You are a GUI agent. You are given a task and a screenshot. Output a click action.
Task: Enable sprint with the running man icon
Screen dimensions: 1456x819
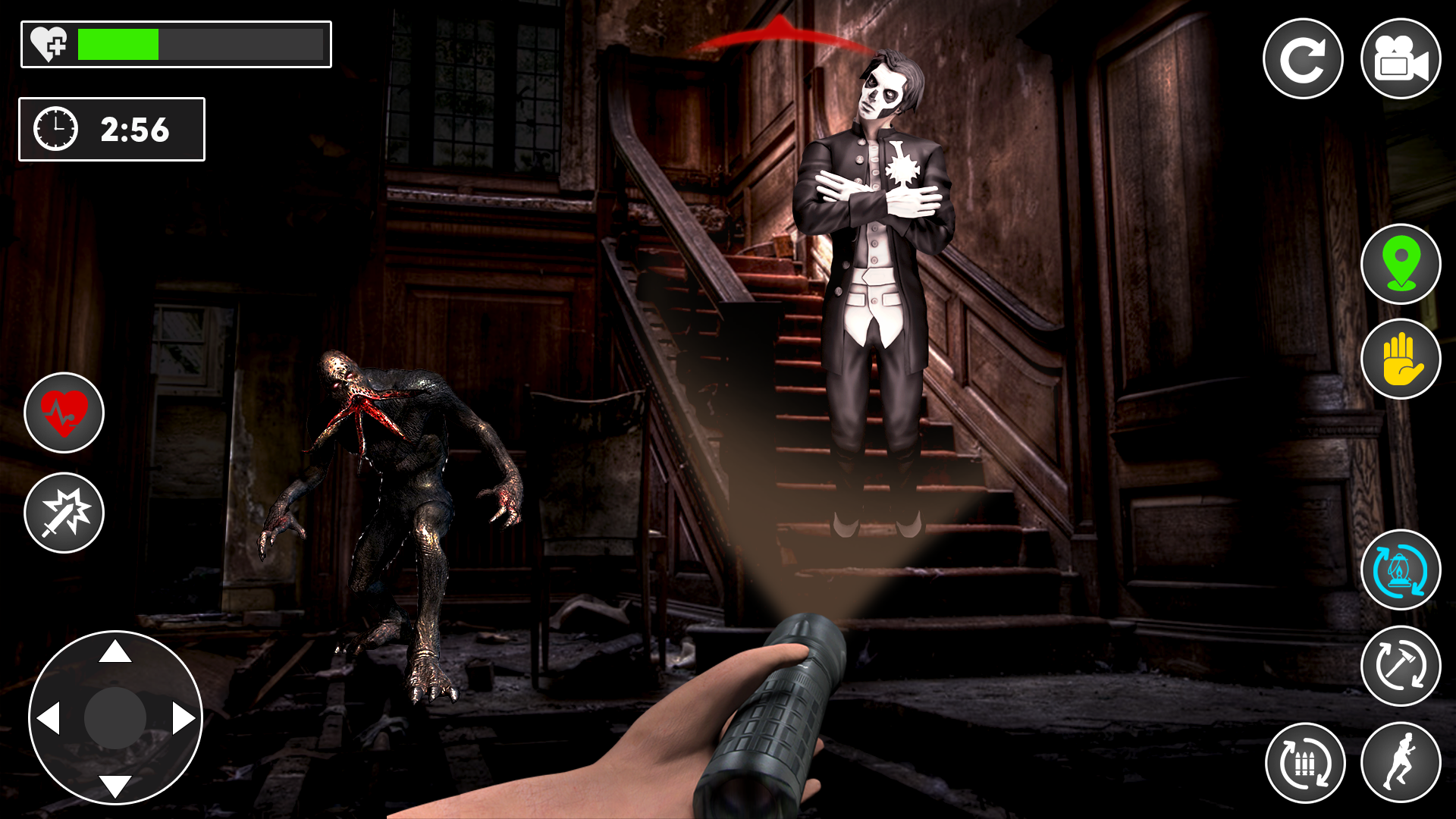point(1401,762)
